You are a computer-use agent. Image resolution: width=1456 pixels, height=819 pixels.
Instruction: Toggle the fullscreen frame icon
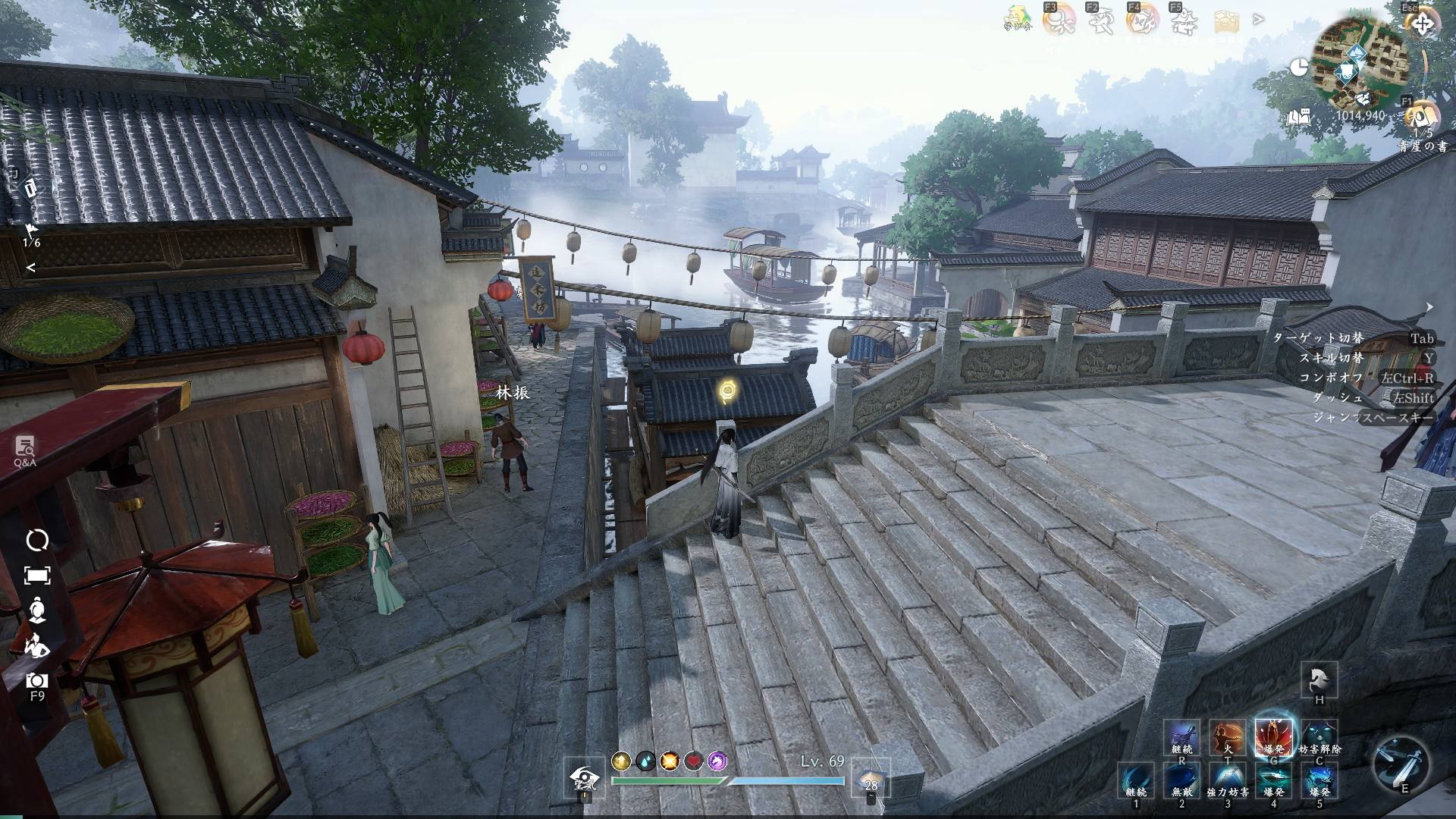(37, 576)
